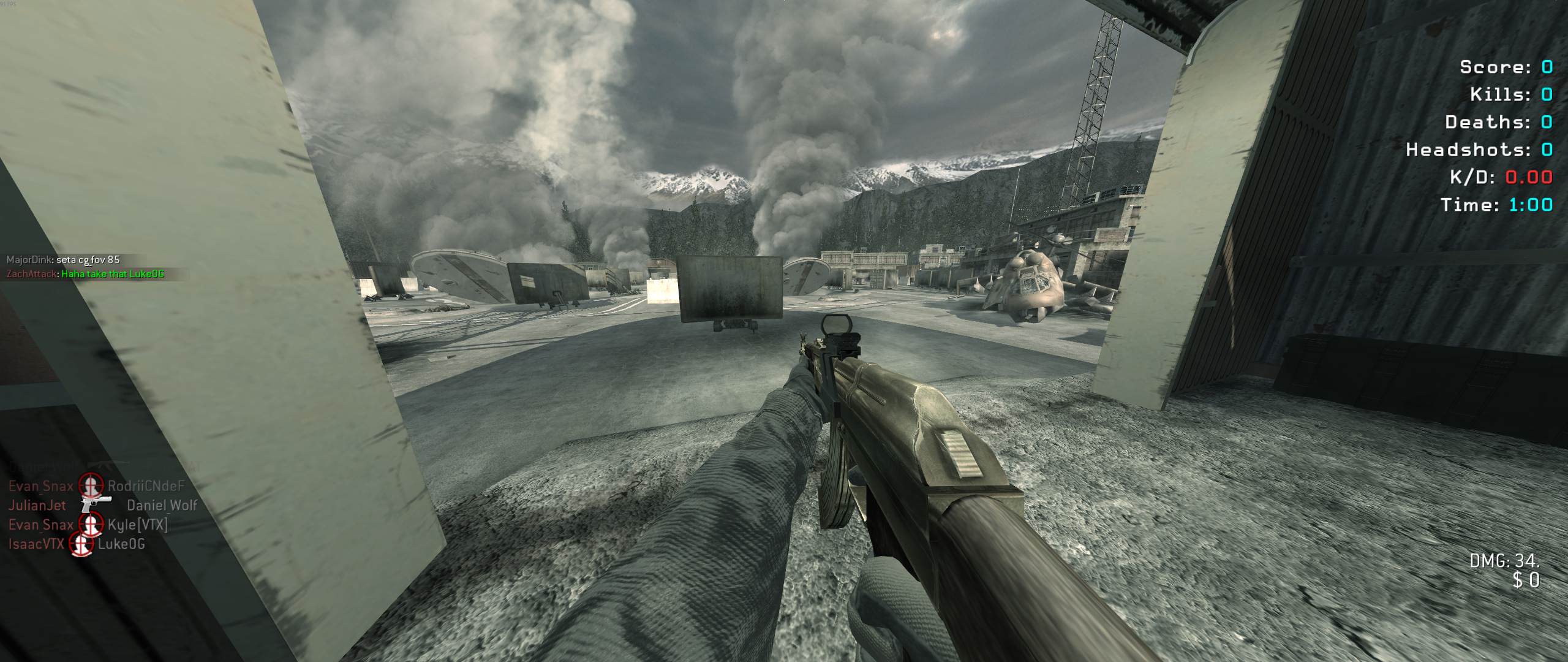Viewport: 1568px width, 662px height.
Task: Select the headshot icon beside Kyle[VTX]
Action: point(91,524)
